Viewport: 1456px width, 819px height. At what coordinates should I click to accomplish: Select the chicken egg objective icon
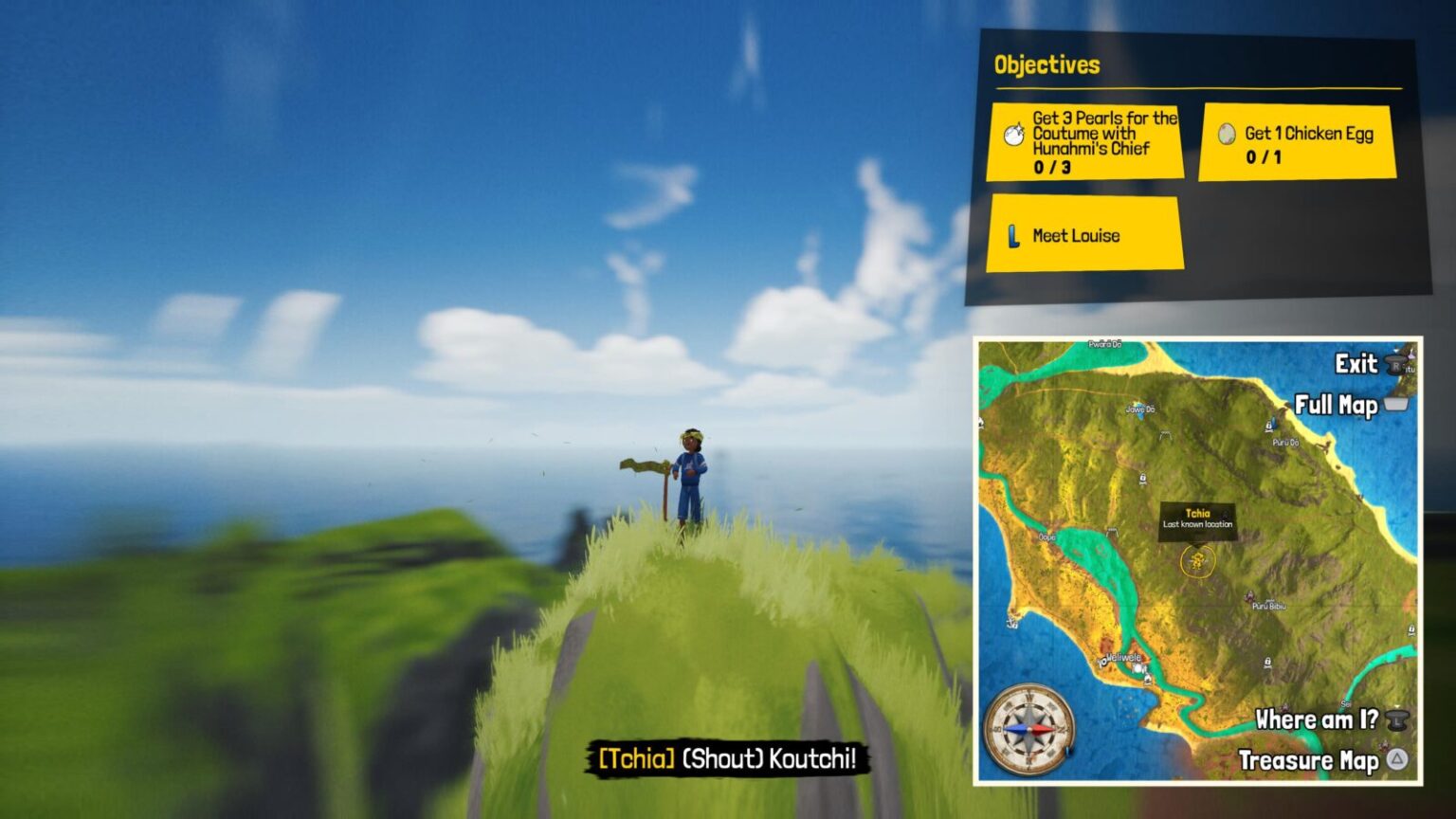coord(1225,134)
